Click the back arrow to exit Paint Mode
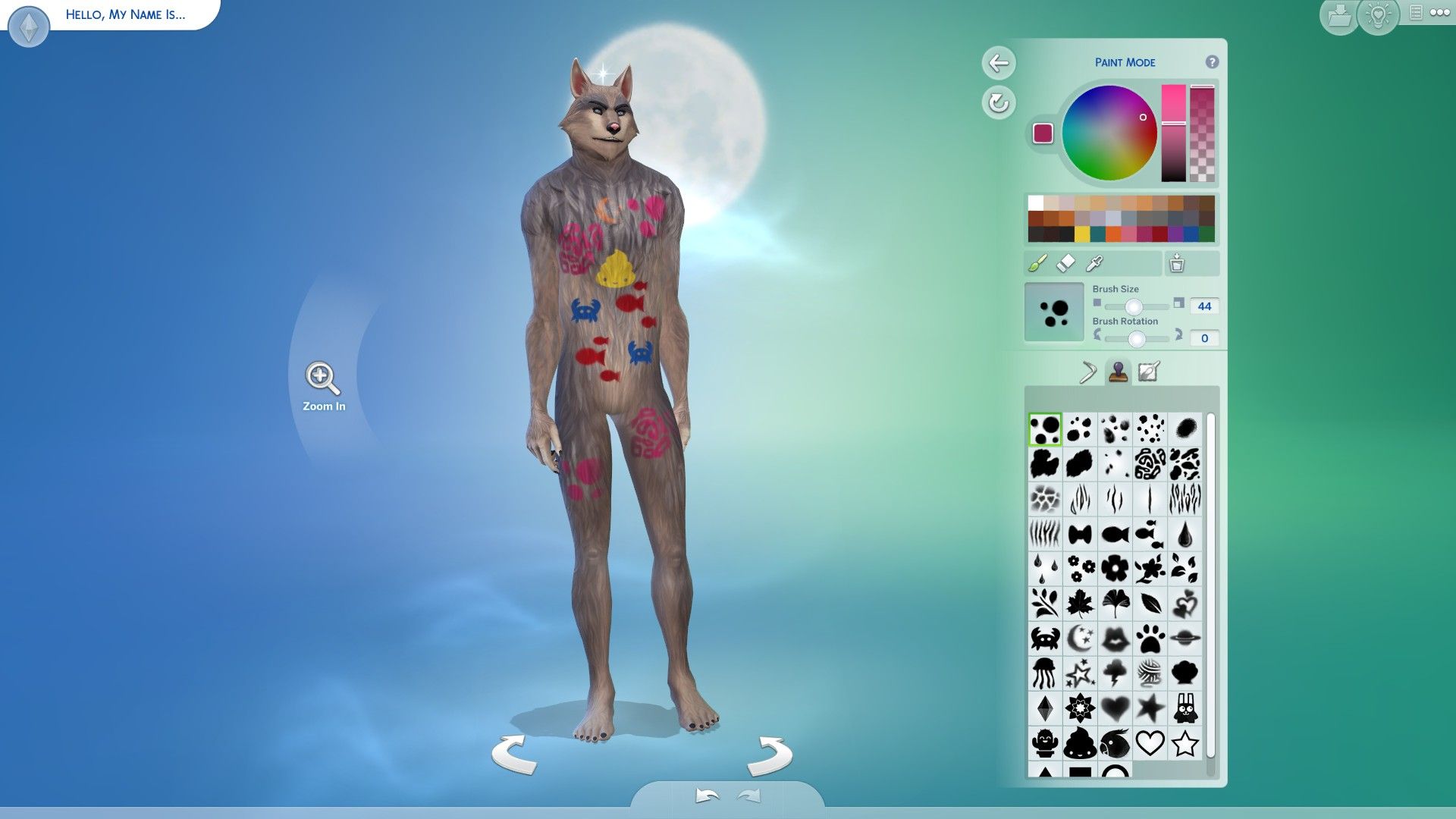Screen dimensions: 1456x819 [999, 64]
